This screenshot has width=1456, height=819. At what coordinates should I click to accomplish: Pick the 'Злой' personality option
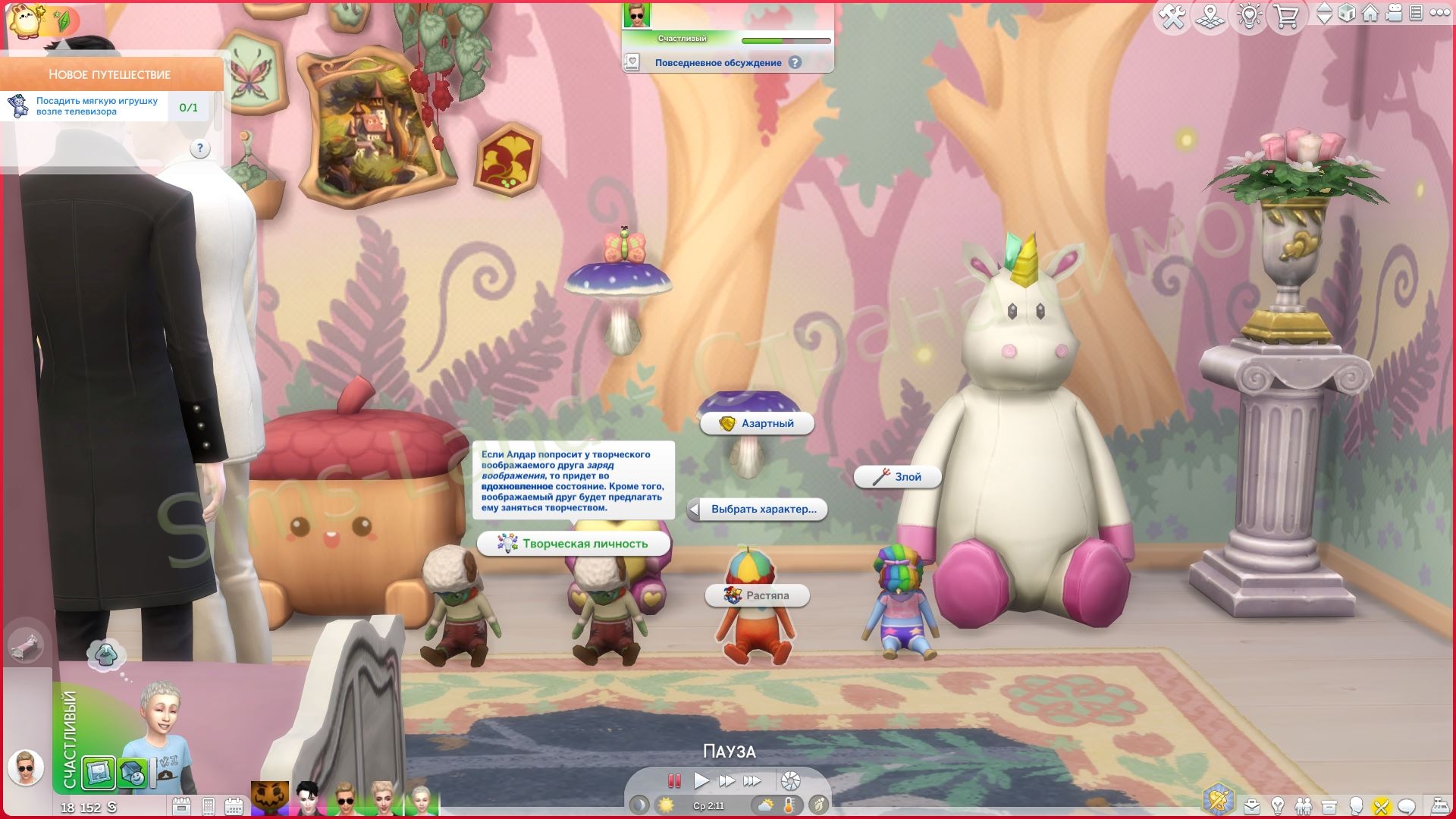point(898,477)
